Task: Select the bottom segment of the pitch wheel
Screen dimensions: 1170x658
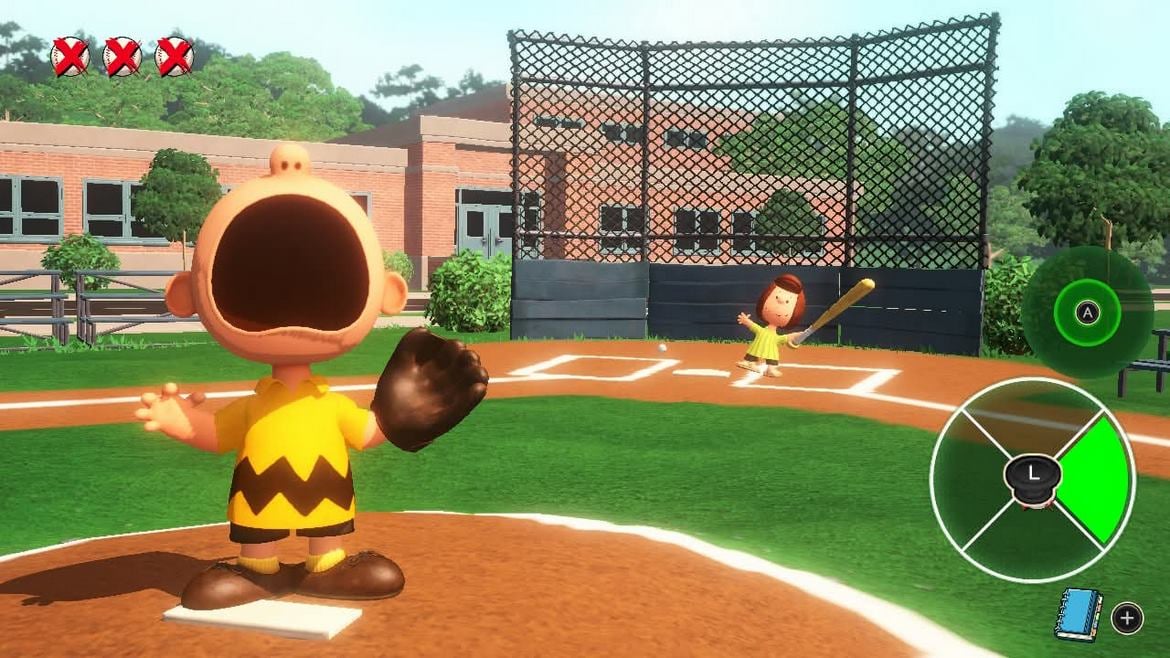Action: coord(1032,543)
